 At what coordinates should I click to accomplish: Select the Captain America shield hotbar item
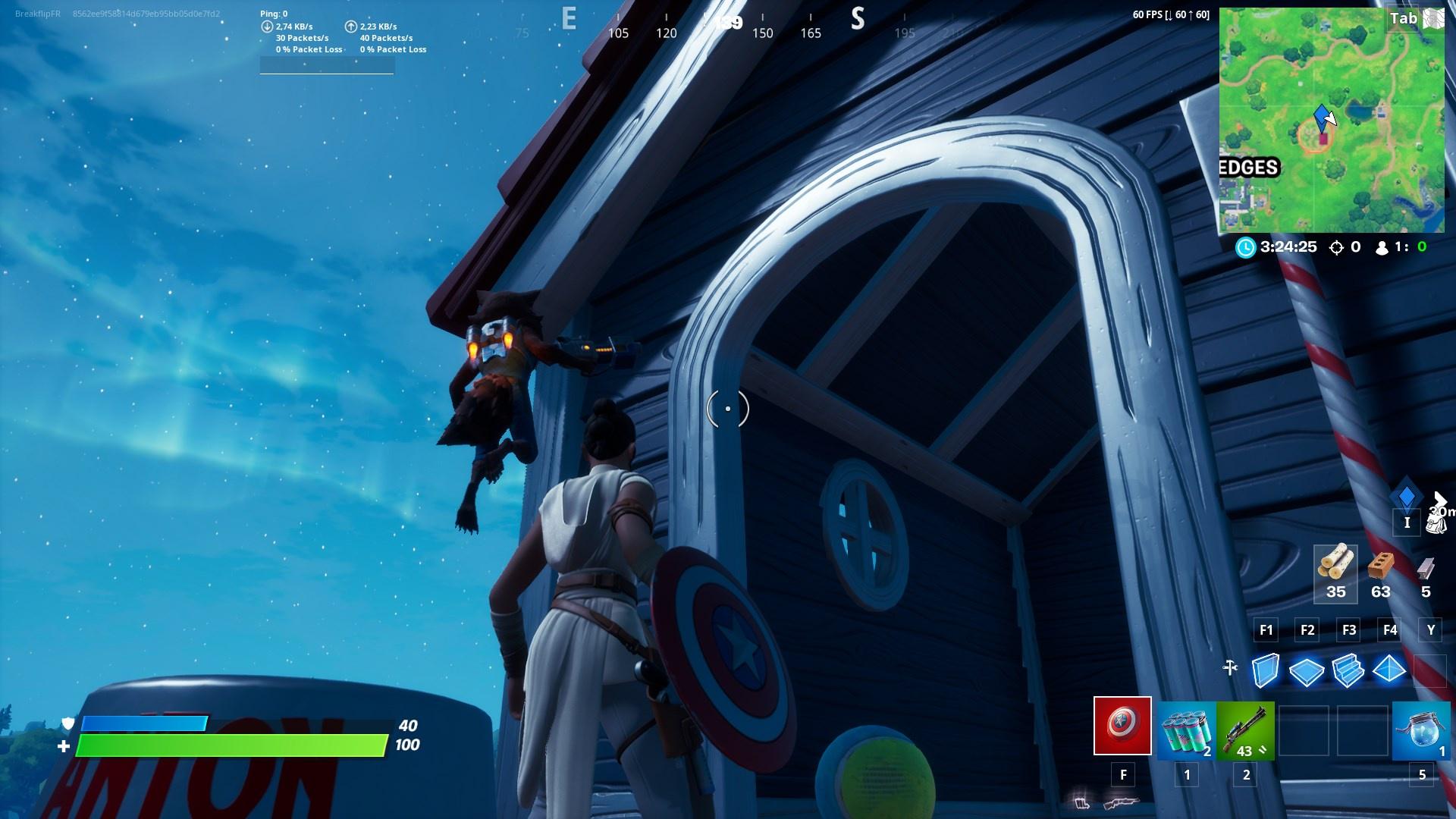pyautogui.click(x=1122, y=728)
